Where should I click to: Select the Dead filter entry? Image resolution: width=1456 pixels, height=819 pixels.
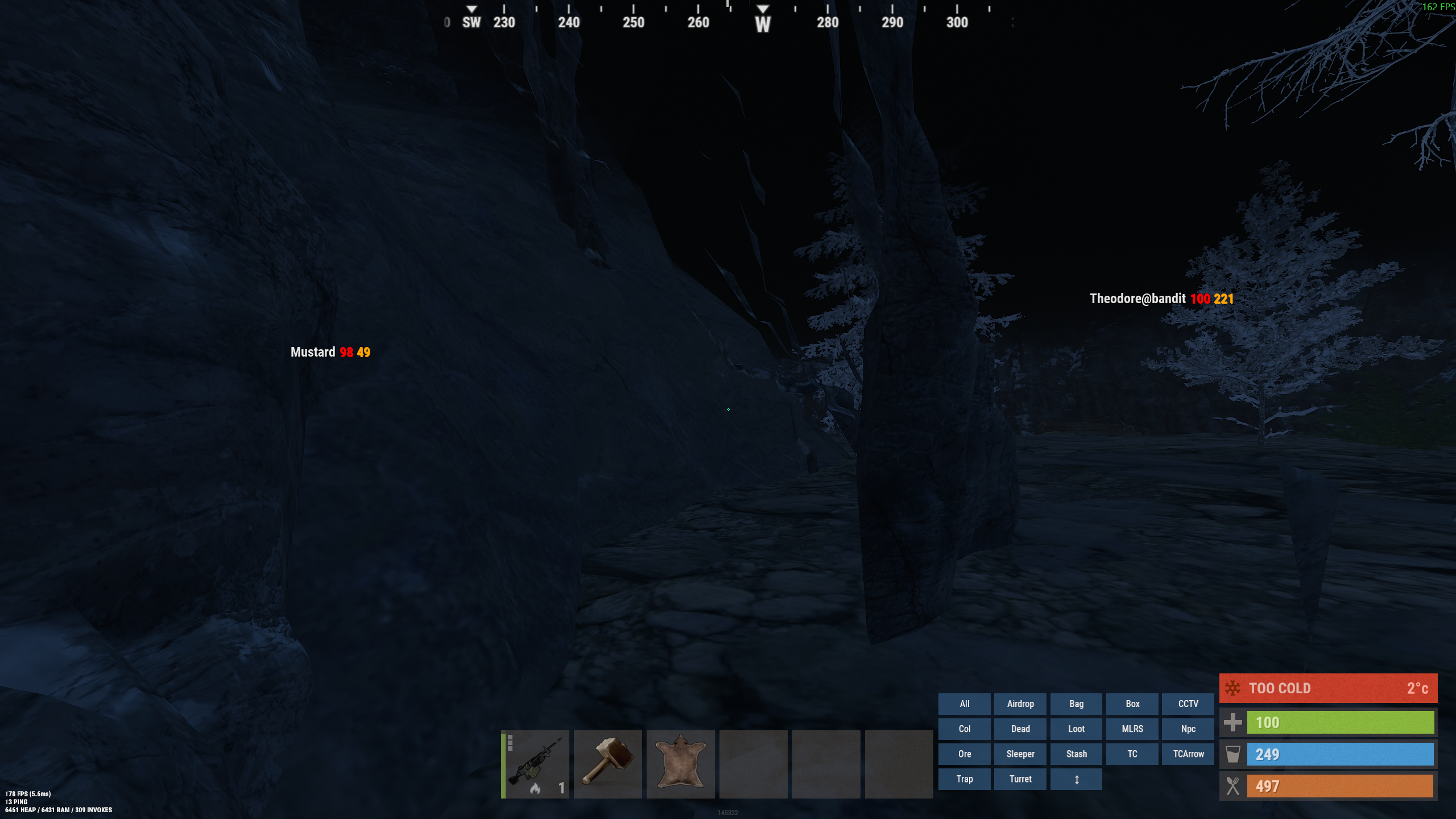coord(1020,729)
